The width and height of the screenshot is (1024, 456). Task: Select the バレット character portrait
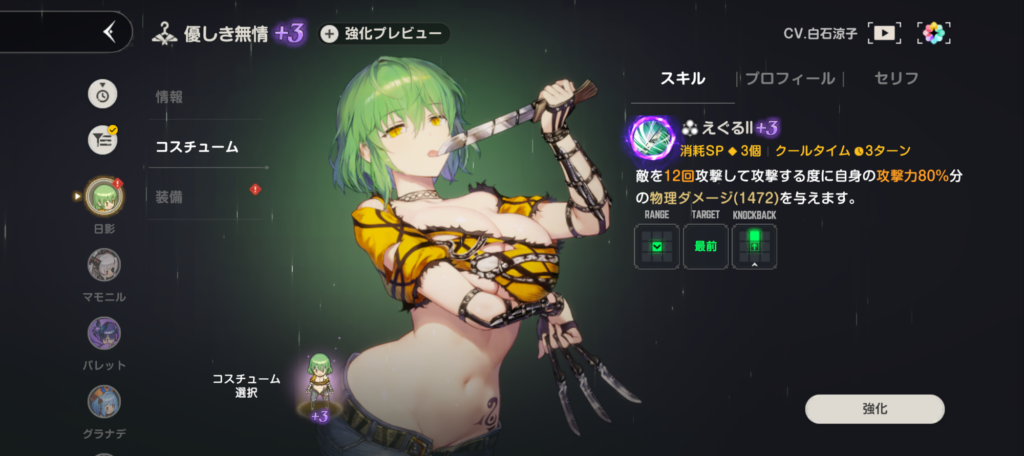103,333
